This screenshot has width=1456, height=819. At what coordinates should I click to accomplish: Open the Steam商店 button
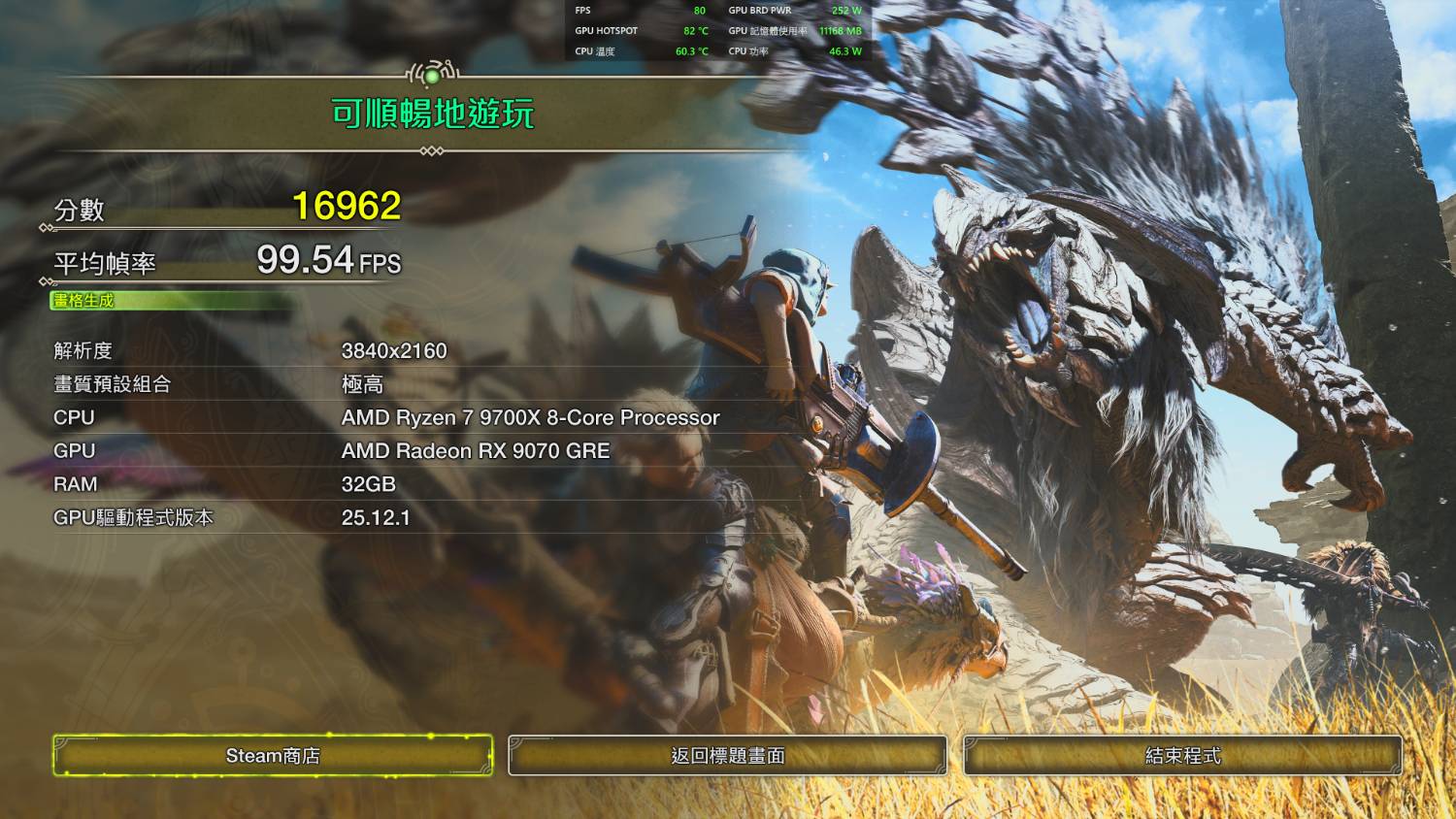point(273,755)
